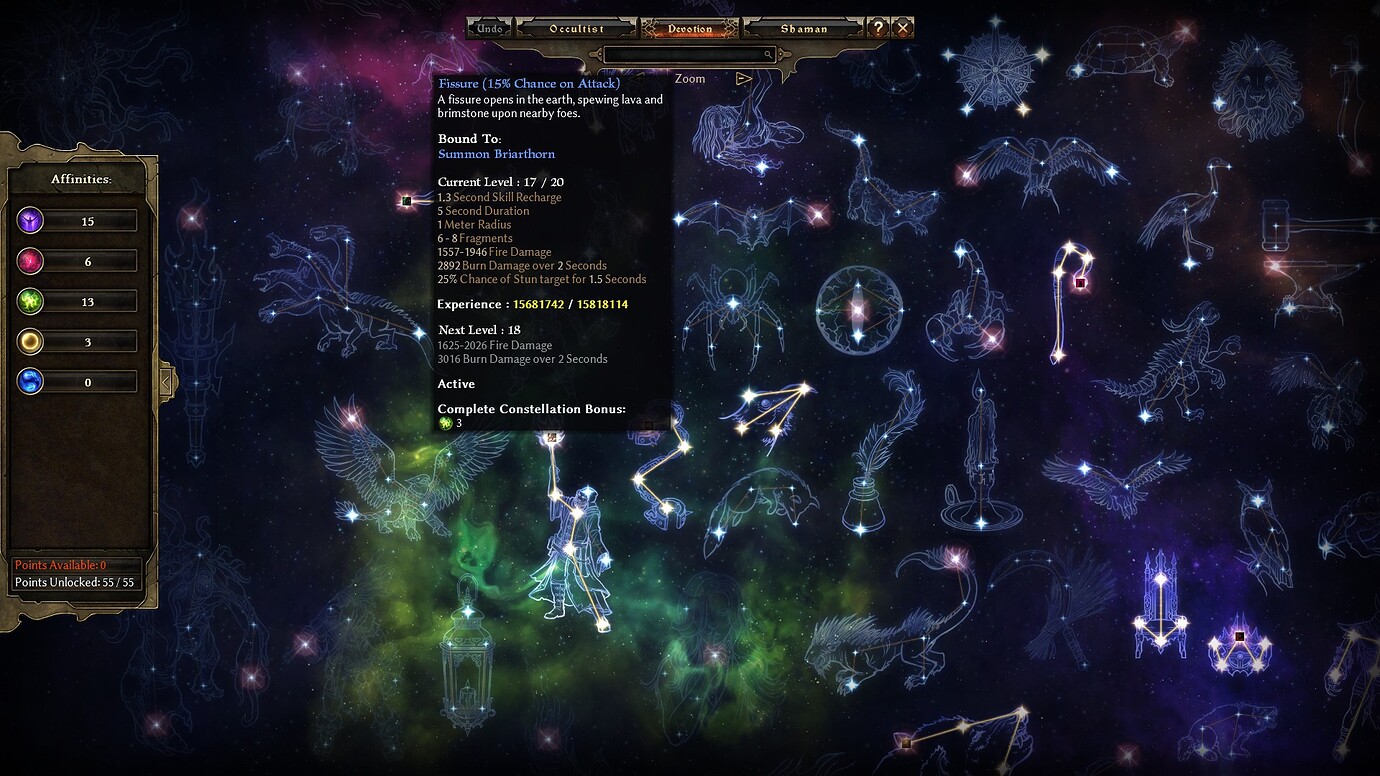Close the devotion window

[x=903, y=28]
